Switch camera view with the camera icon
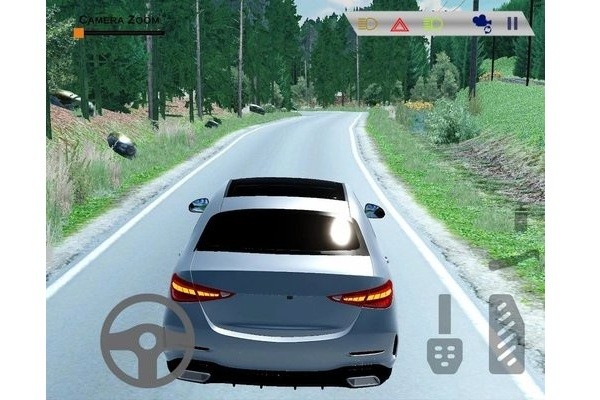The image size is (600, 400). coord(480,23)
